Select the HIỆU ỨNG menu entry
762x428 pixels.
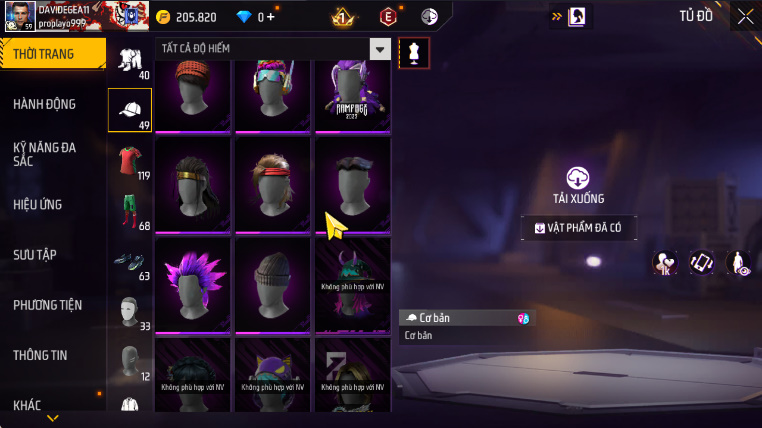click(x=38, y=205)
